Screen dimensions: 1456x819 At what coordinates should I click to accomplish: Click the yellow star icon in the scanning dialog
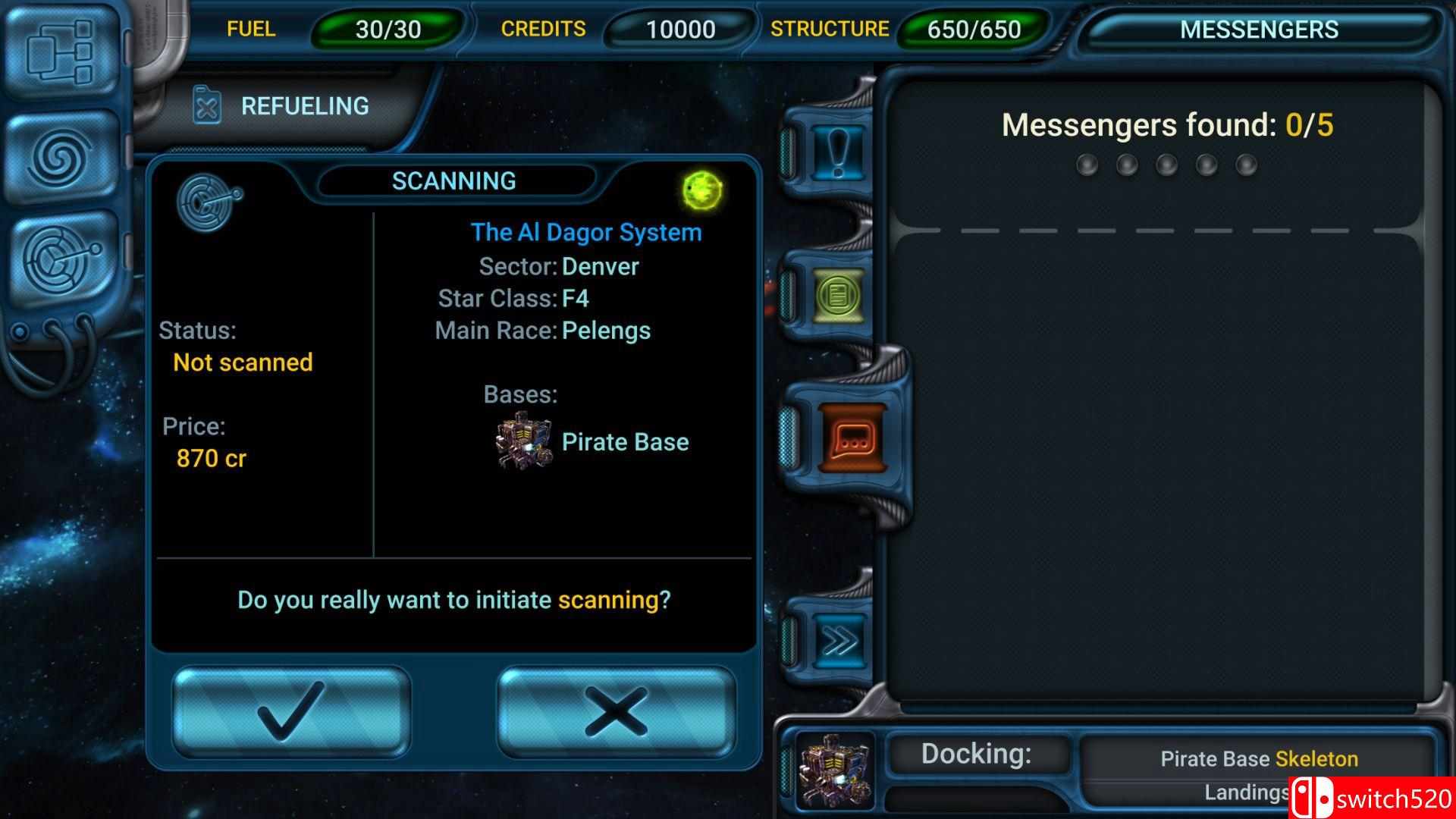point(701,190)
